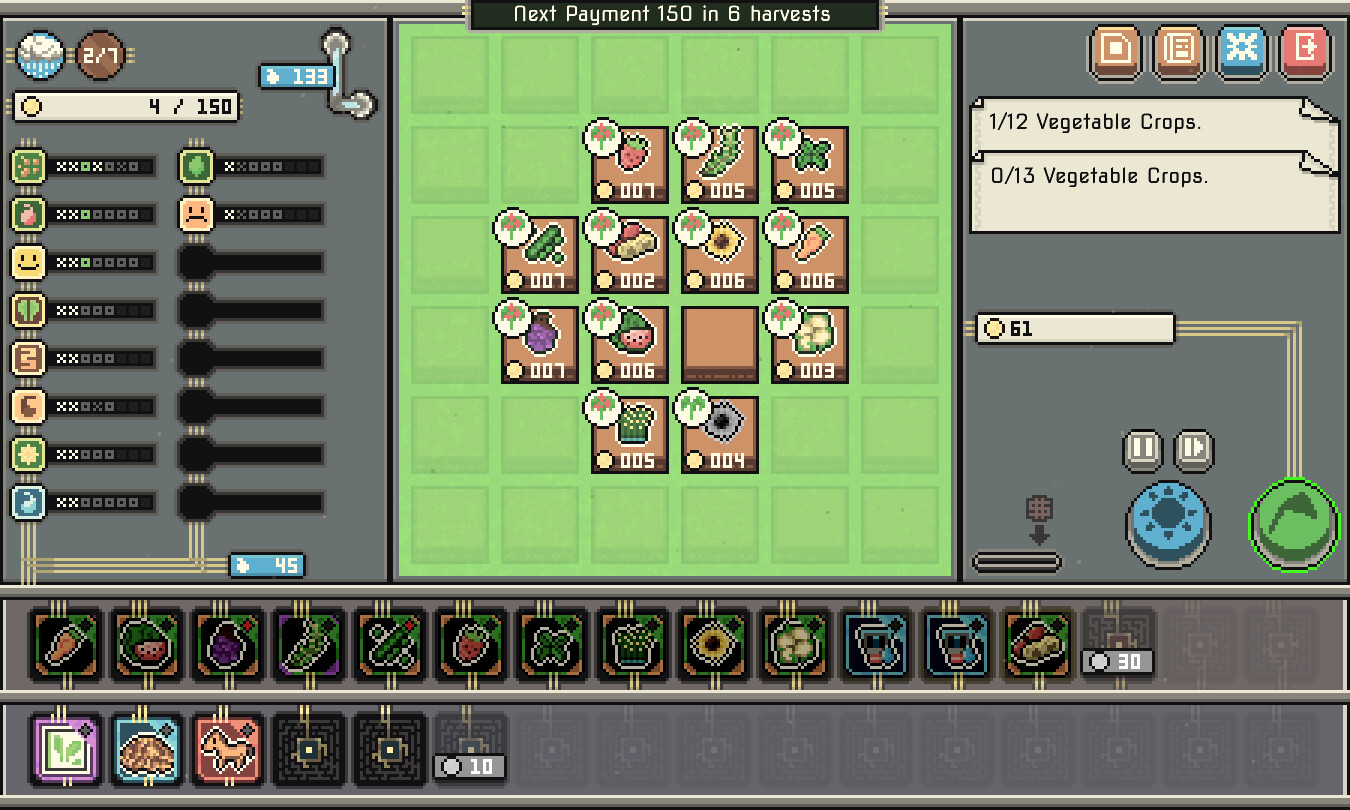This screenshot has width=1350, height=810.
Task: Open the journal book icon at top right
Action: [1178, 53]
